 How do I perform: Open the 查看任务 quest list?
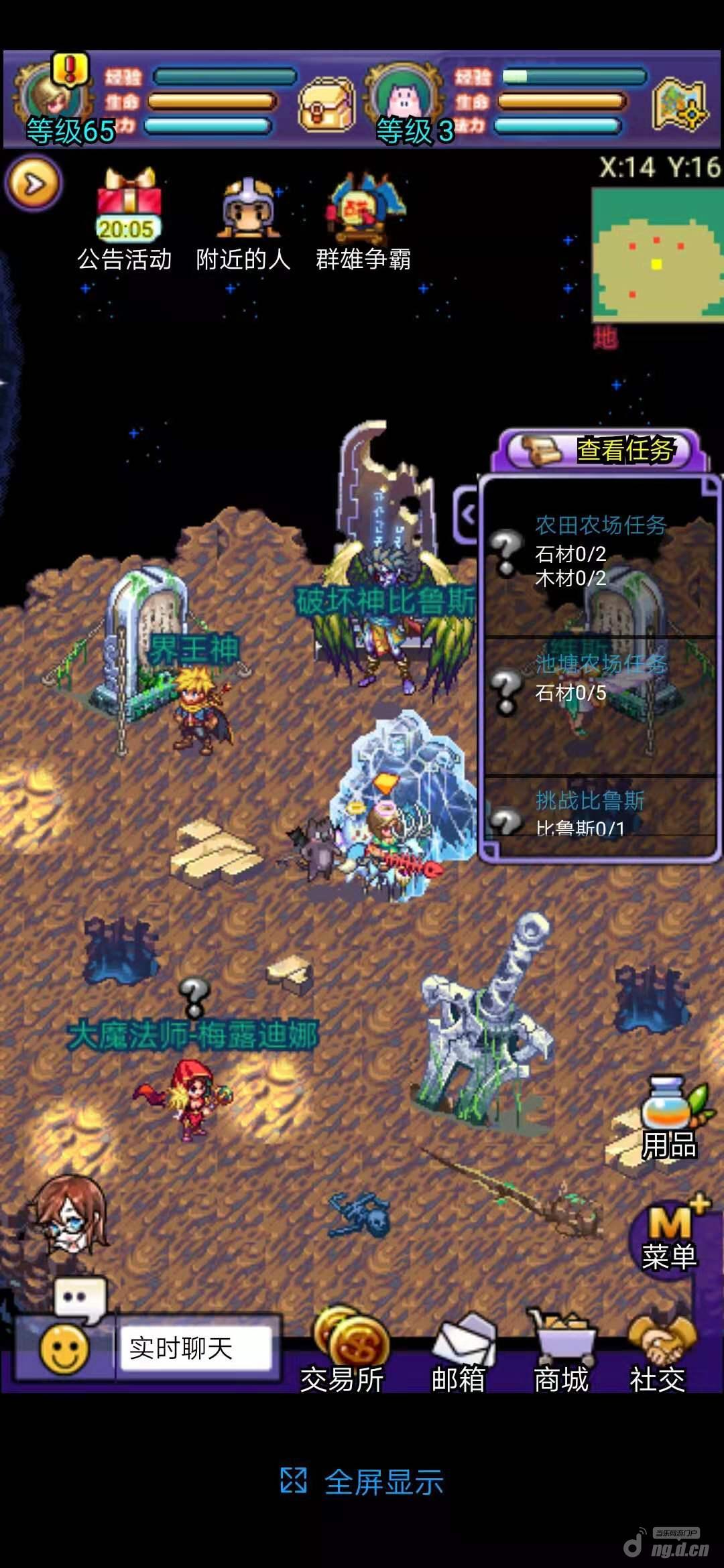600,450
